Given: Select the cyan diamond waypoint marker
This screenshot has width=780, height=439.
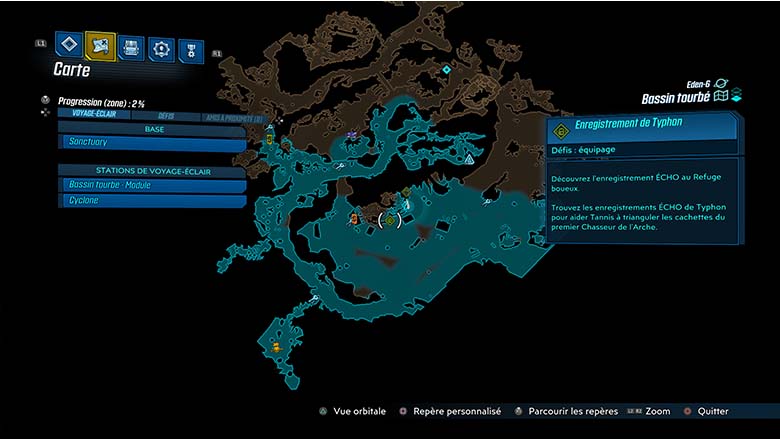Looking at the screenshot, I should (446, 69).
